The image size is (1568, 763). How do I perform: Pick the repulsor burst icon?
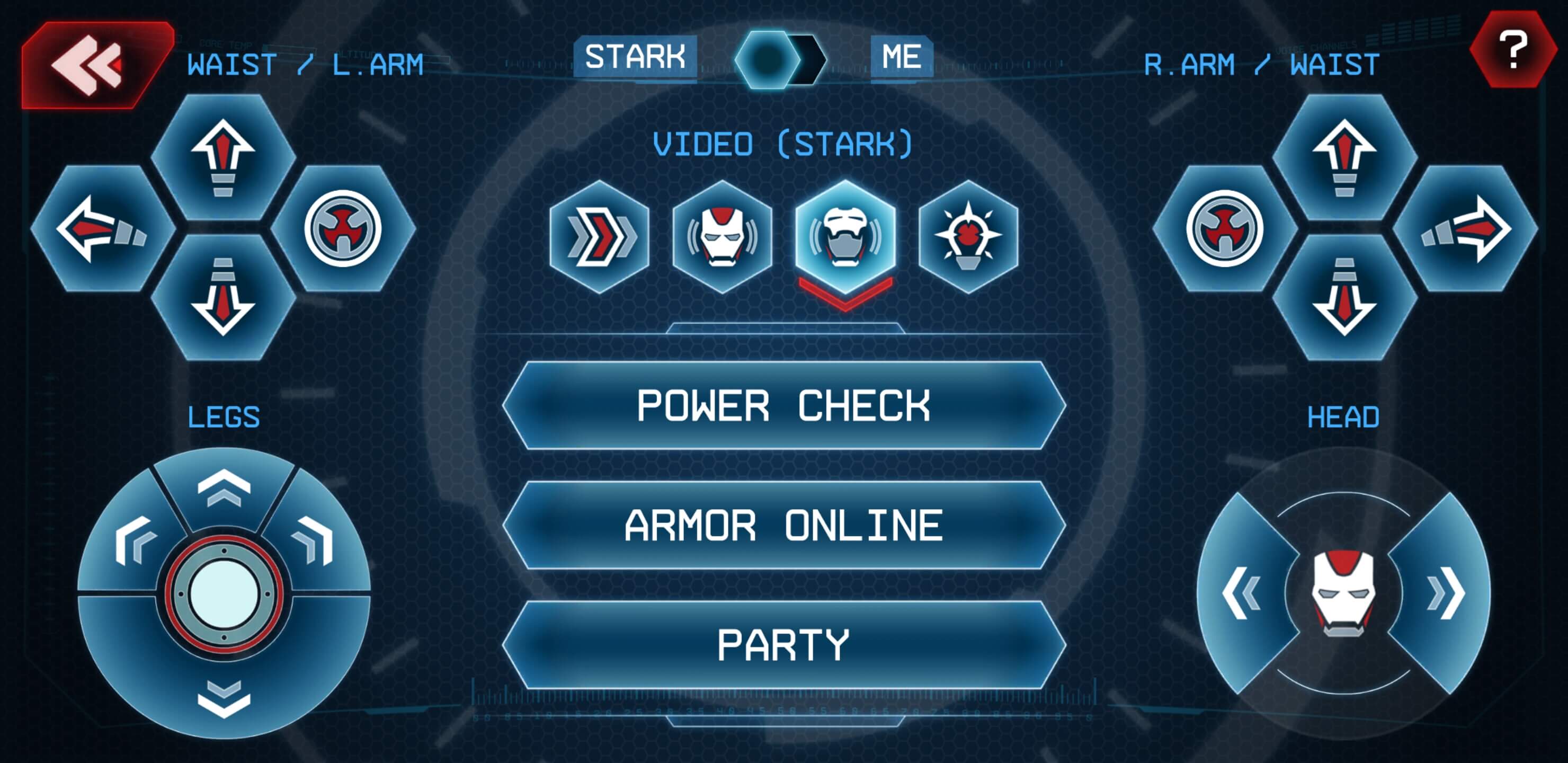(x=968, y=236)
